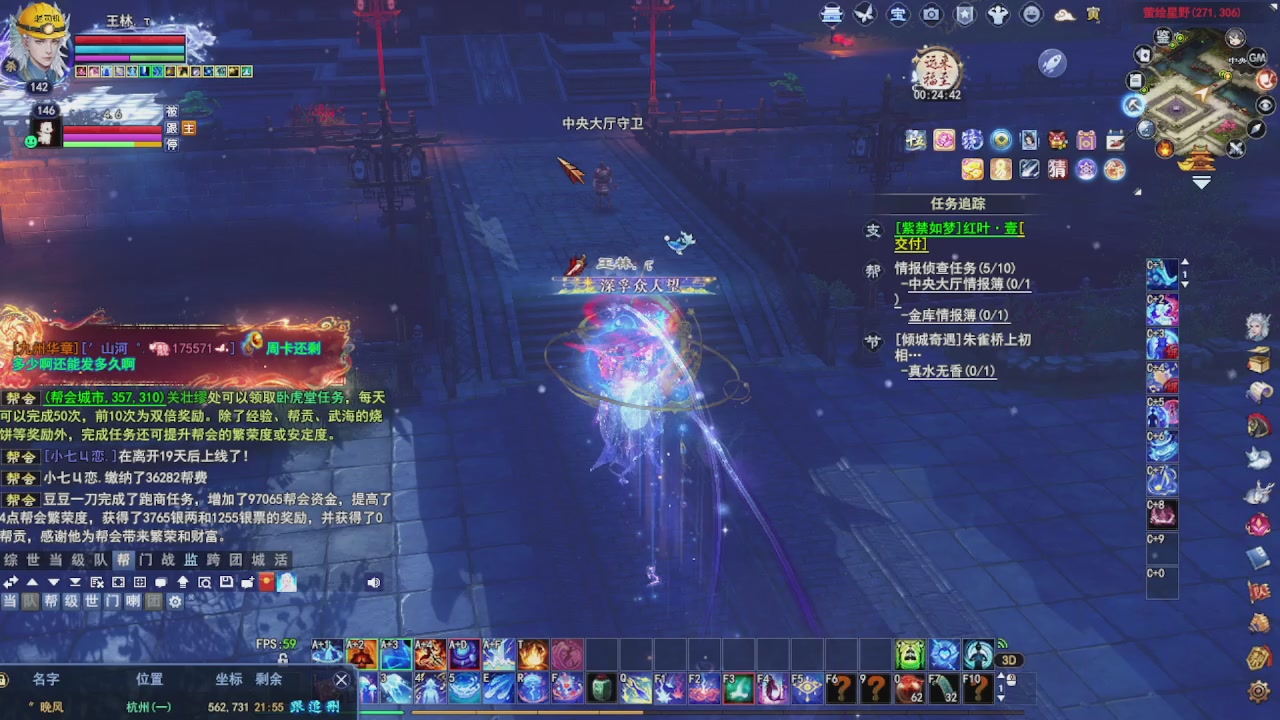Open the achievement badge panel
The image size is (1280, 720).
963,14
